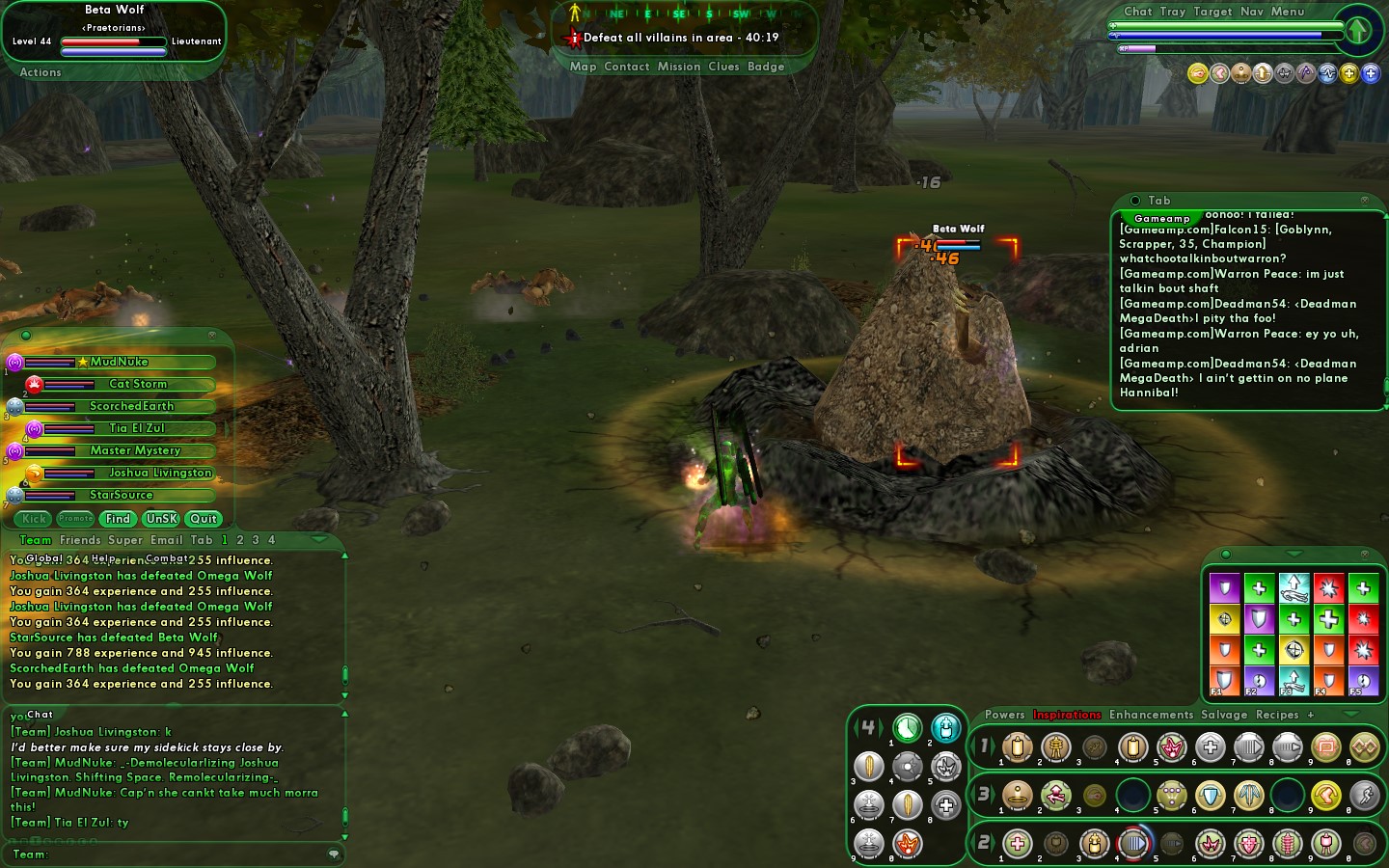The image size is (1389, 868).
Task: Open the Enhancements tab
Action: tap(1151, 715)
